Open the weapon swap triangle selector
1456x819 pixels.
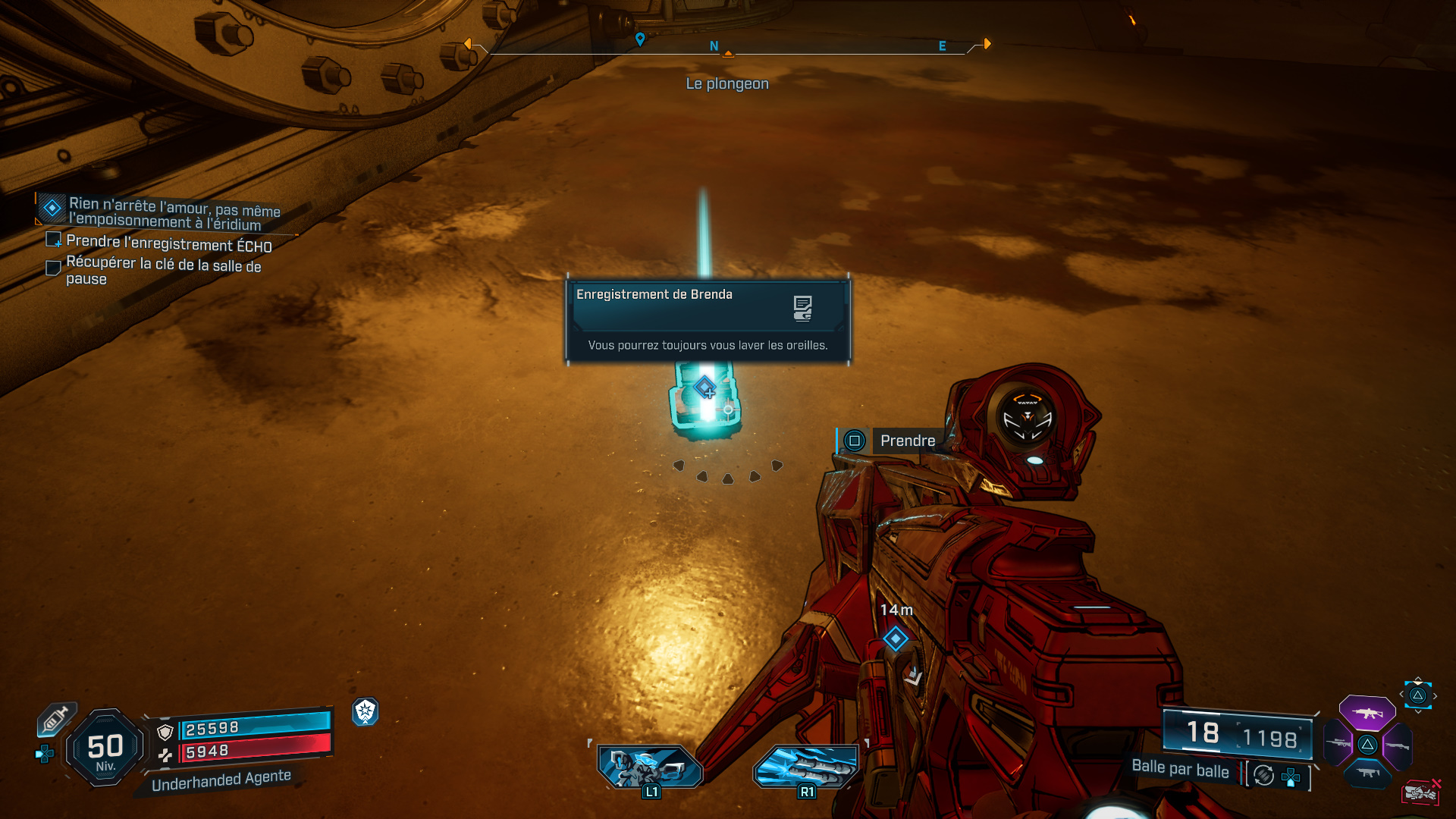coord(1417,695)
